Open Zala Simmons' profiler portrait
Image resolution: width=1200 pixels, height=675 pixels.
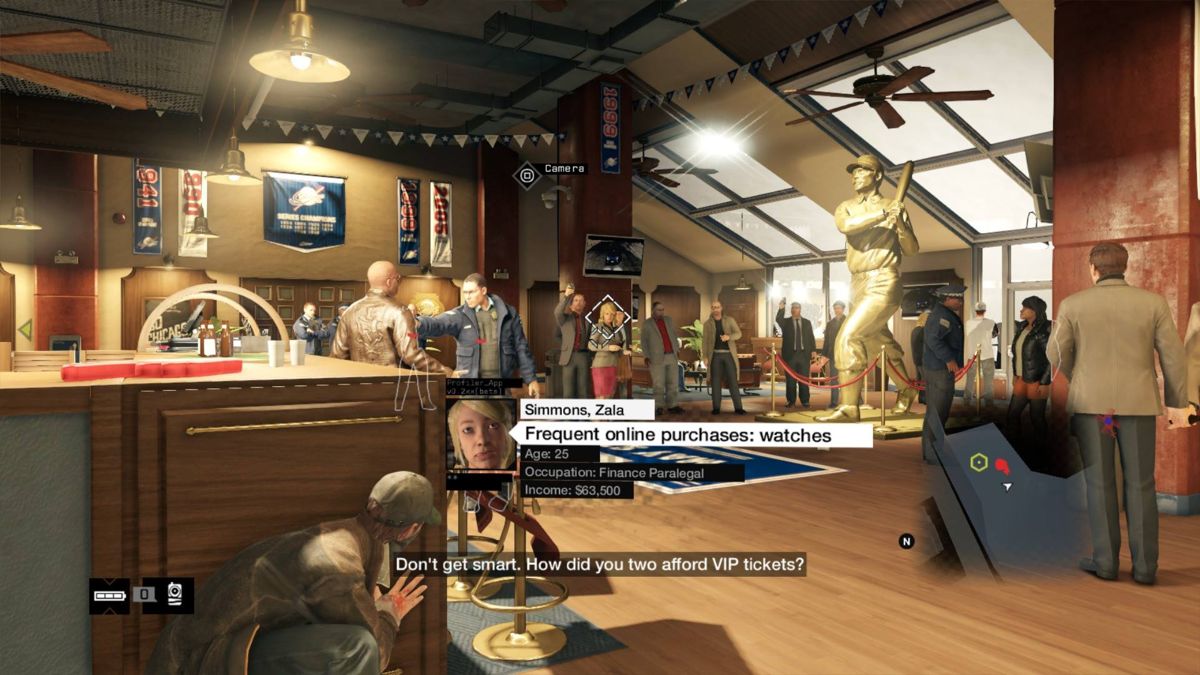[x=481, y=436]
